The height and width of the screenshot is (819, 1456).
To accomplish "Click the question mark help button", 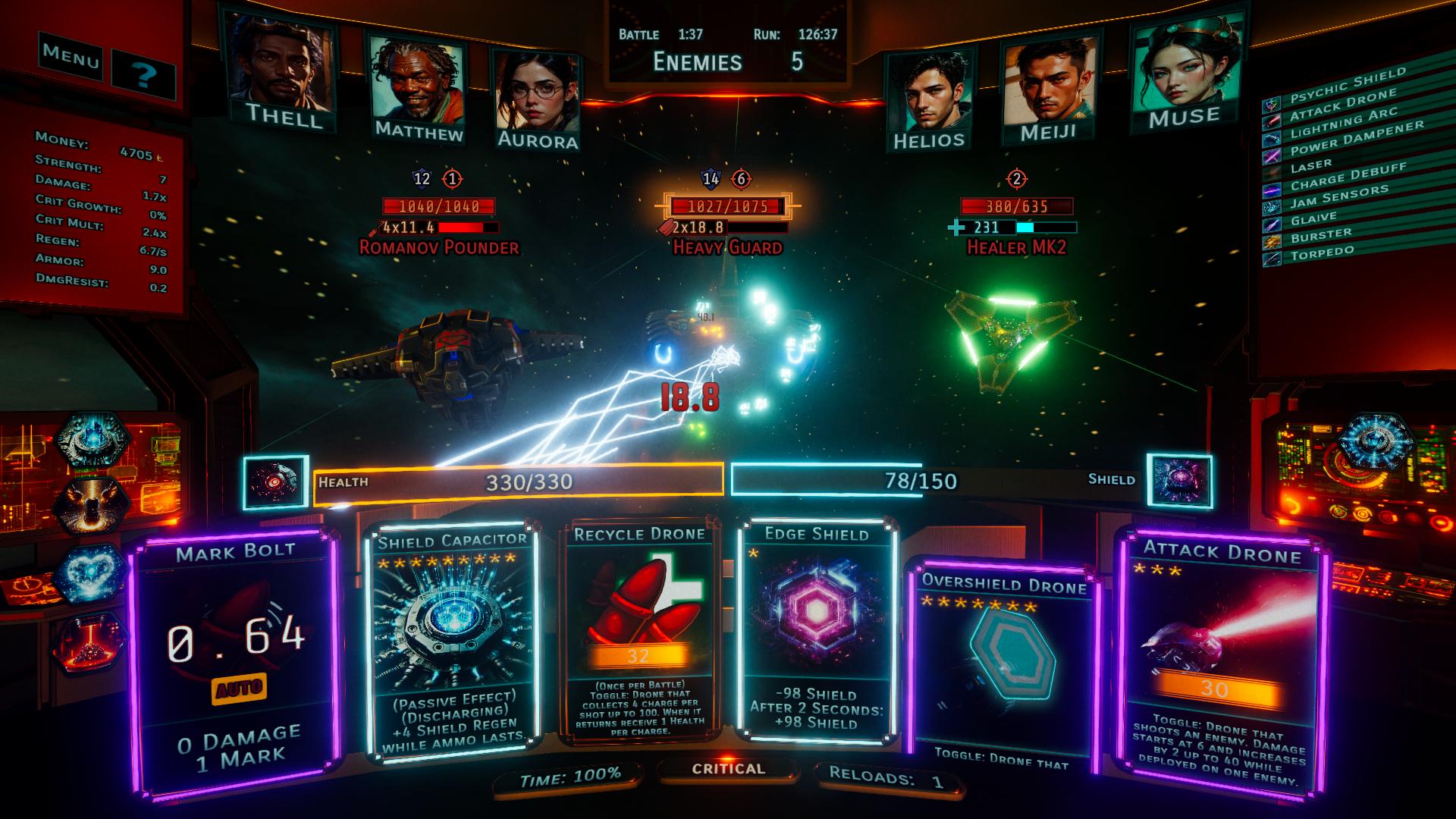I will pos(144,74).
